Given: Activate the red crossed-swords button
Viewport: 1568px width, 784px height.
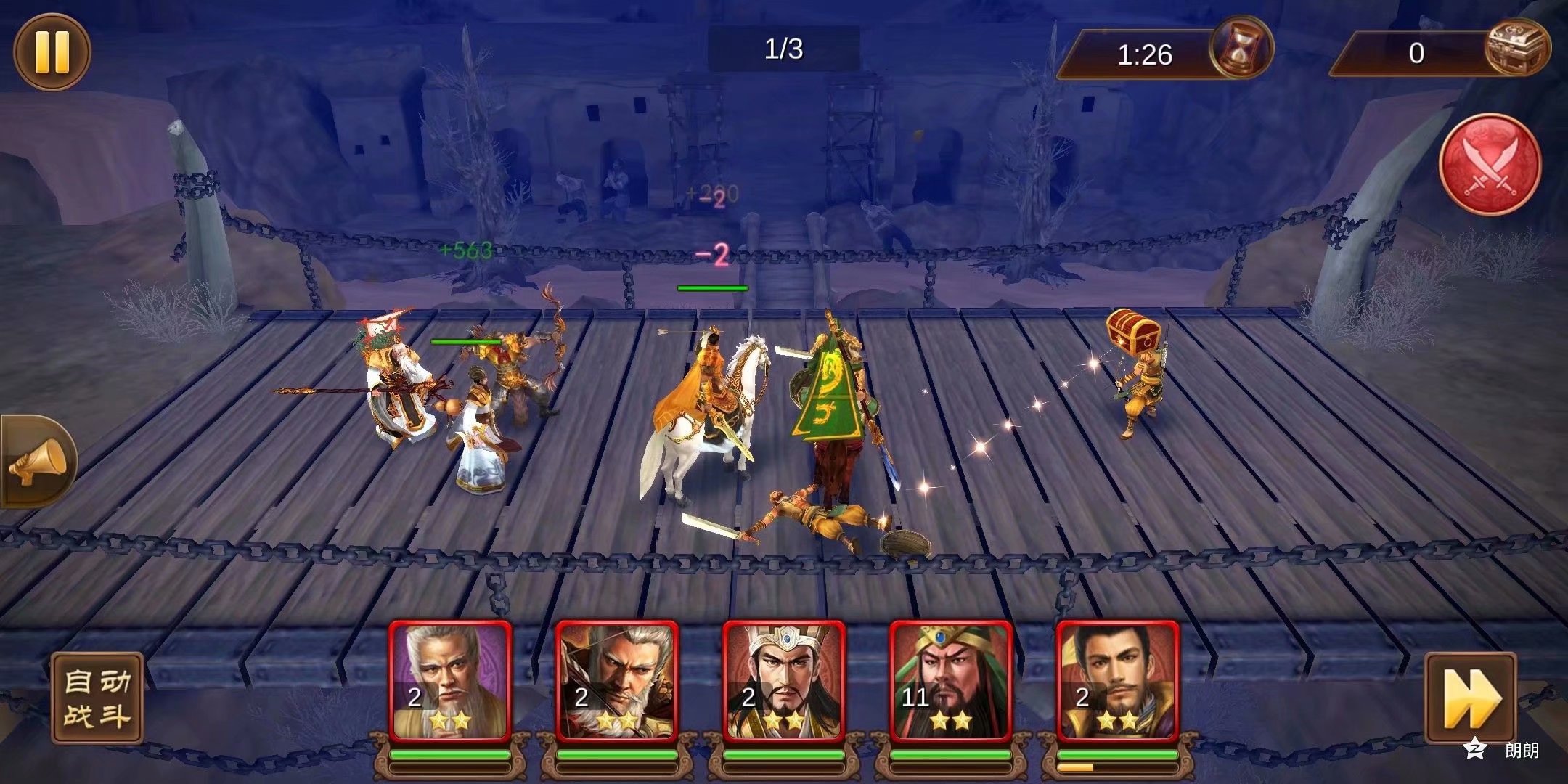Looking at the screenshot, I should pyautogui.click(x=1490, y=165).
